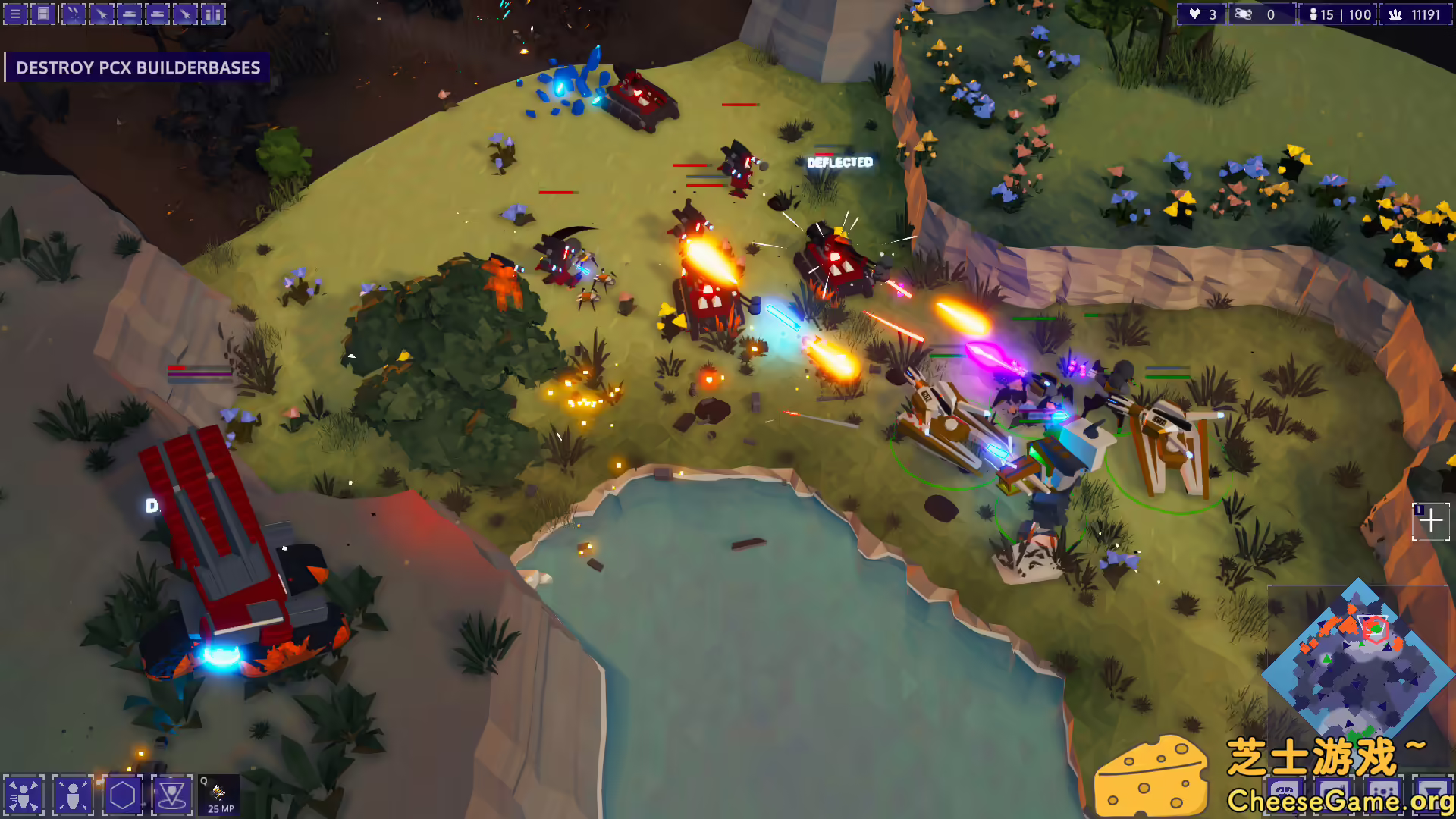1456x819 pixels.
Task: Use the 25 MP ability
Action: (219, 795)
